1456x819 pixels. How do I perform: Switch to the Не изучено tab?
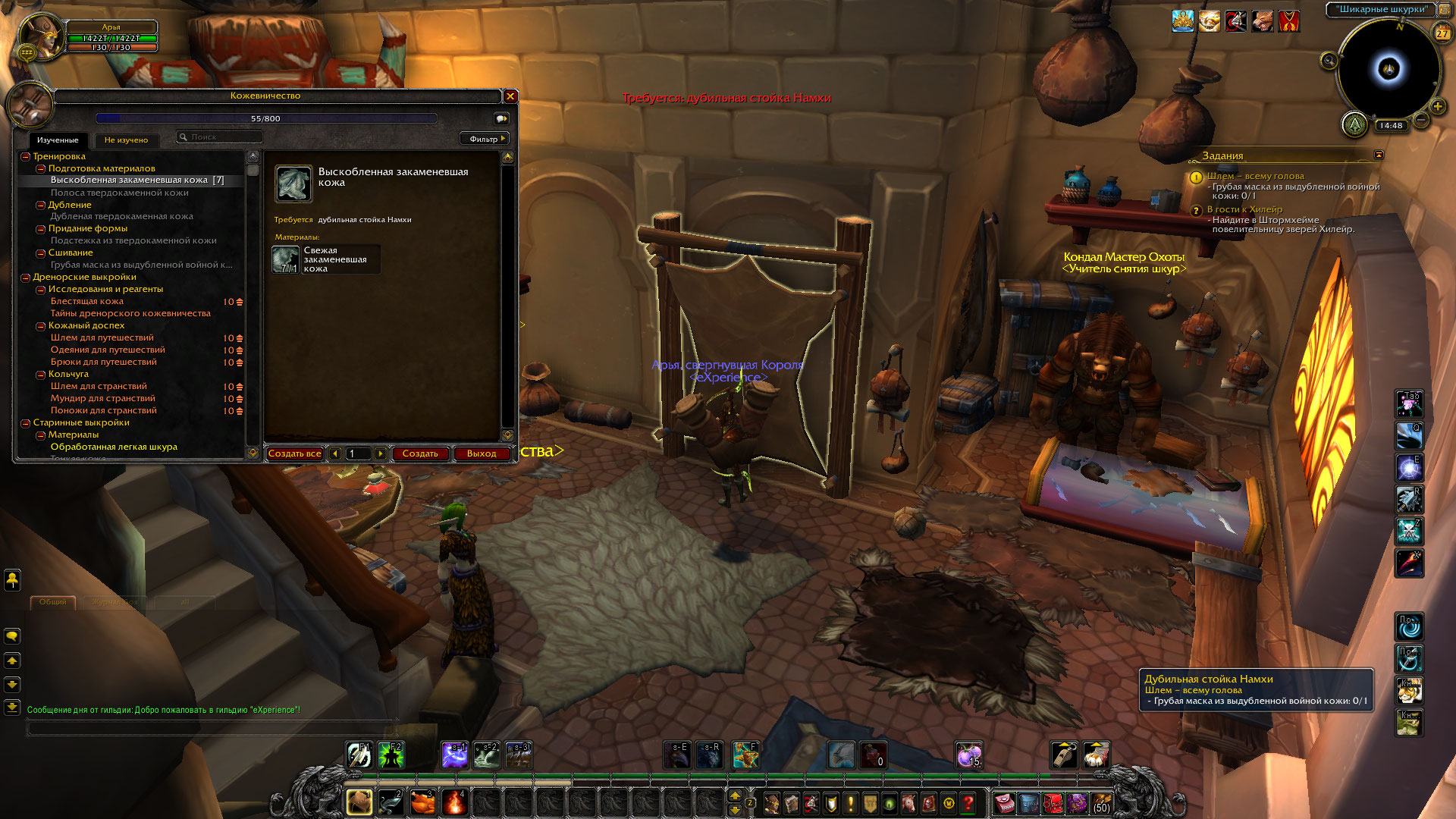[x=126, y=140]
